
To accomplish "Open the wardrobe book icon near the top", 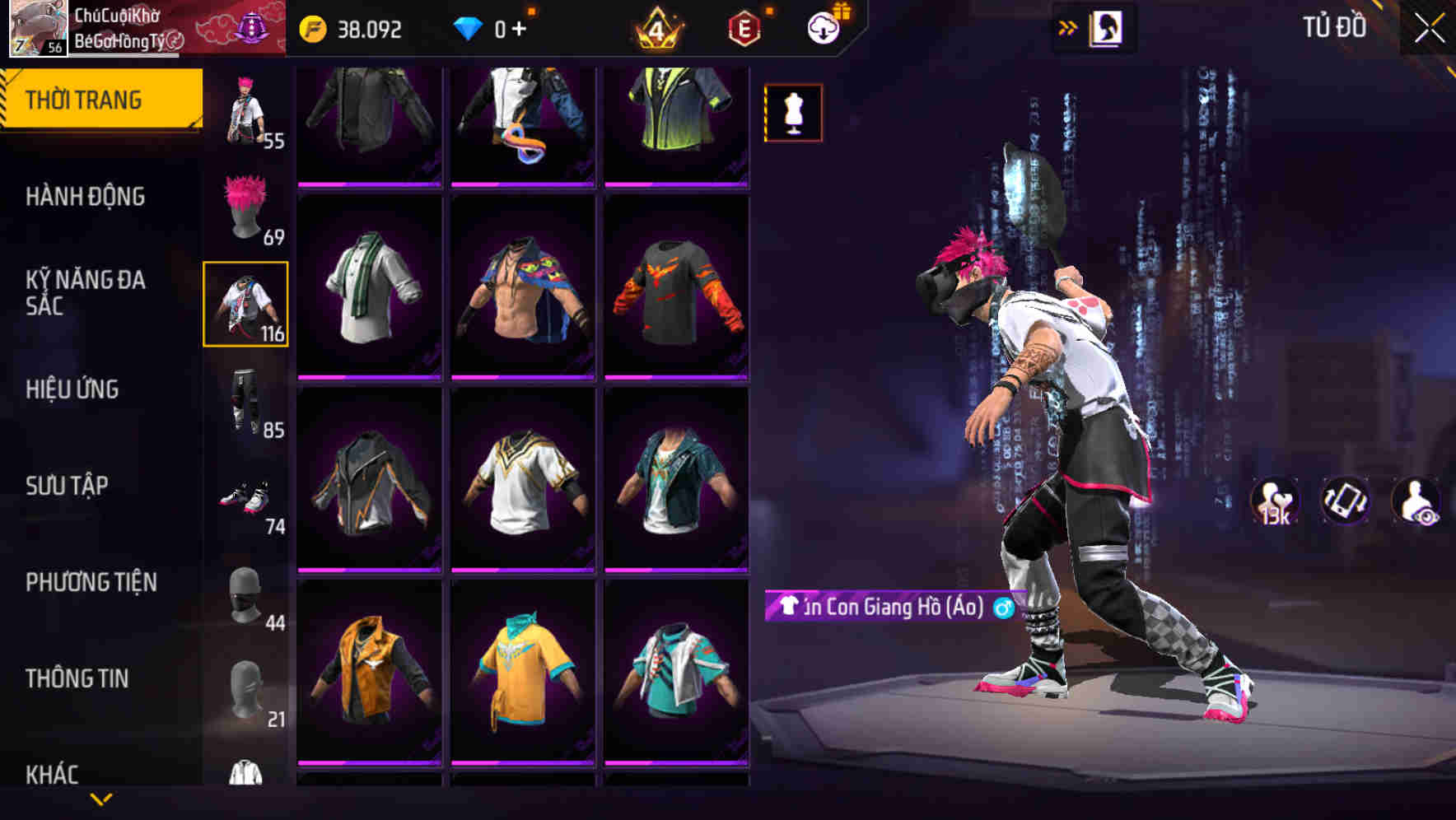I will pyautogui.click(x=1108, y=27).
